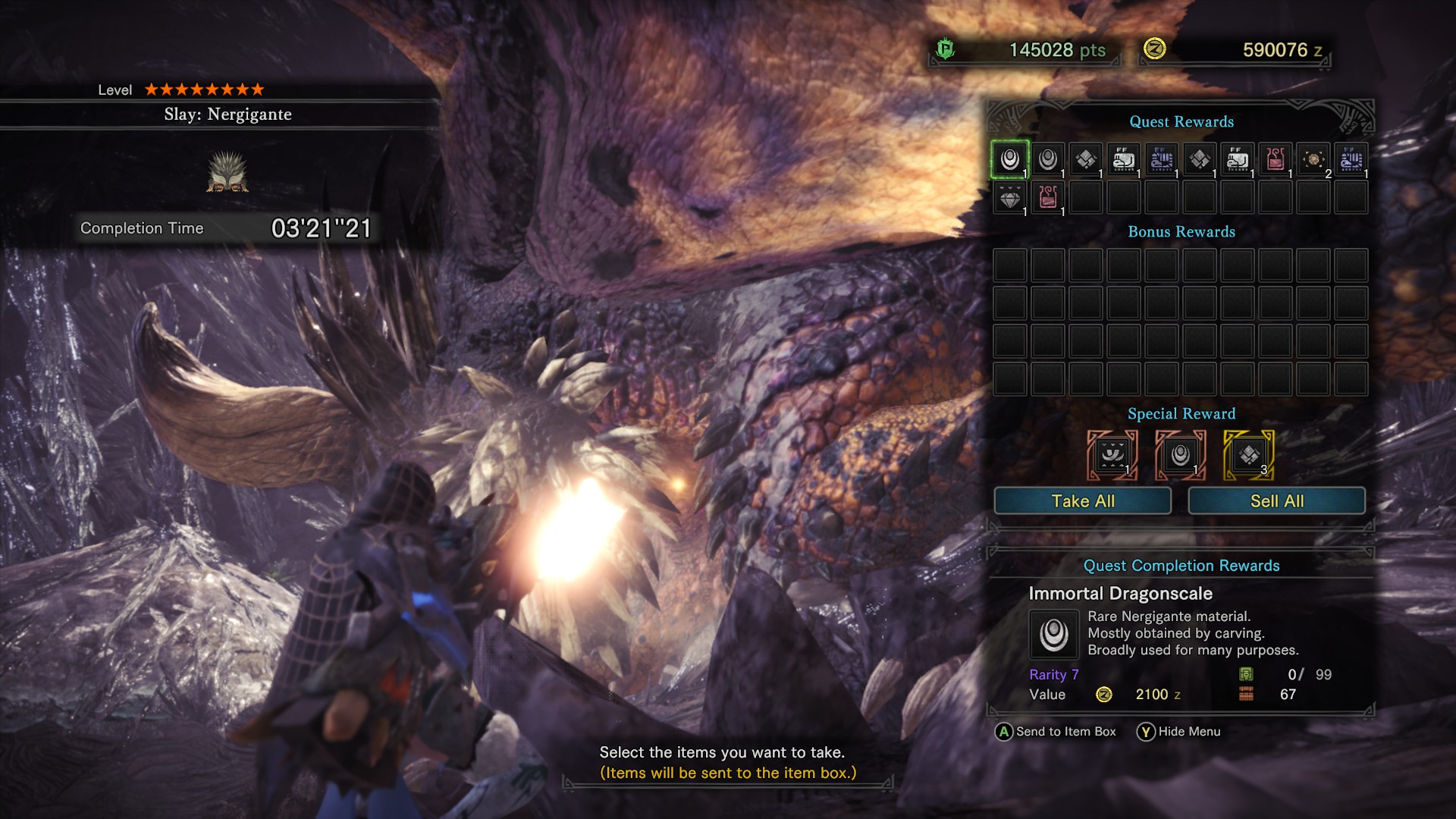The height and width of the screenshot is (819, 1456).
Task: Choose the red-framed dragonscale special reward
Action: pos(1180,456)
